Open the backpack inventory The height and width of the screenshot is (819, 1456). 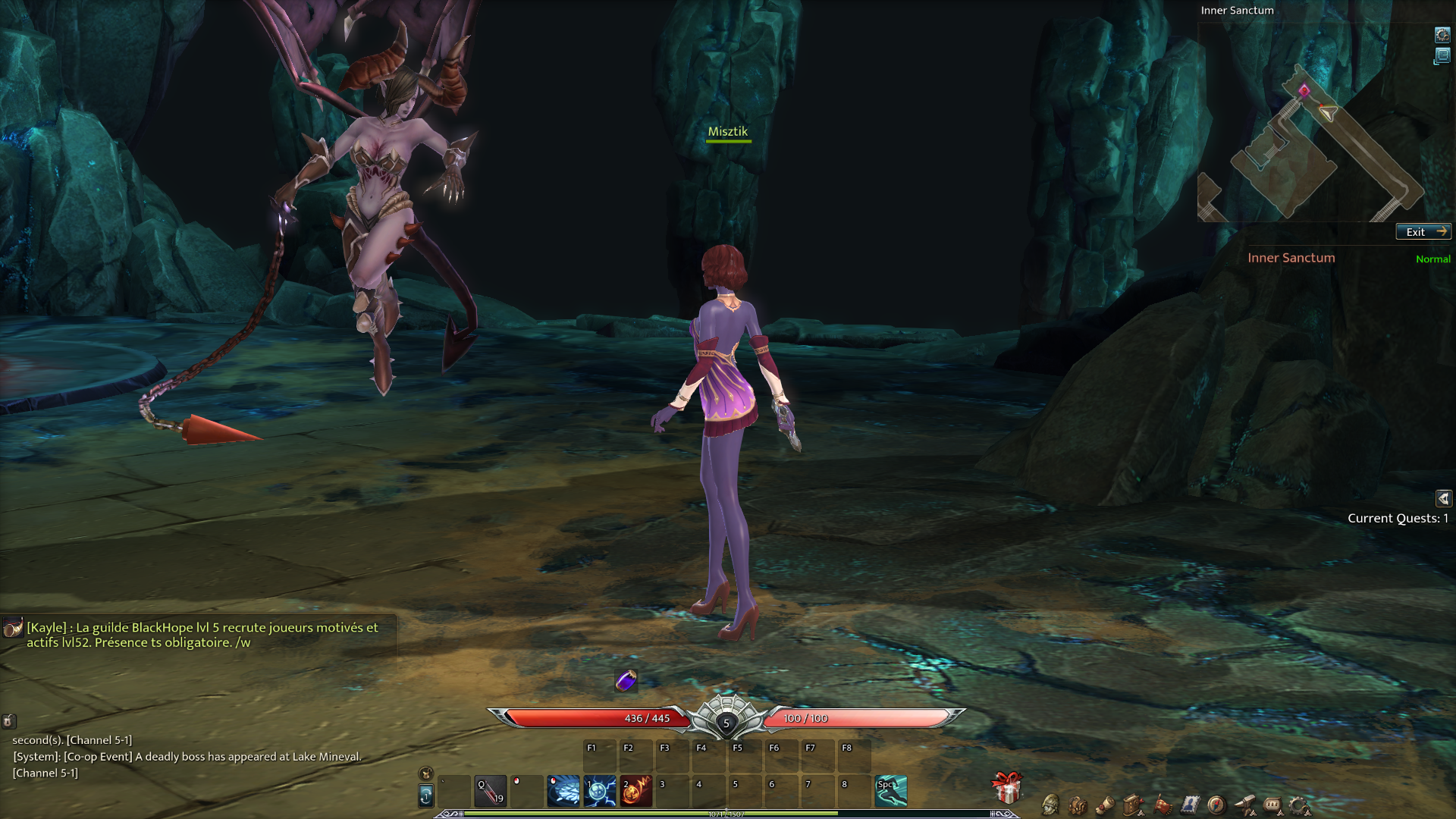point(1078,805)
